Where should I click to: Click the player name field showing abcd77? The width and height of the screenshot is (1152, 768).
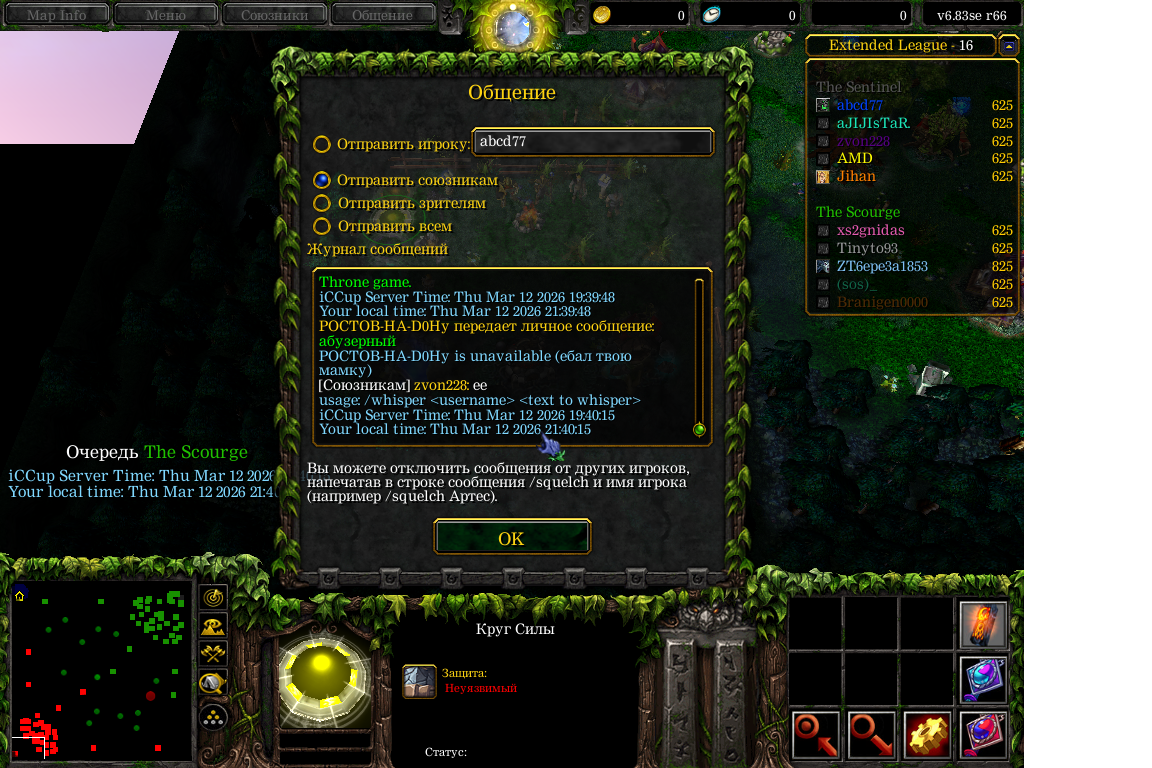pyautogui.click(x=593, y=142)
